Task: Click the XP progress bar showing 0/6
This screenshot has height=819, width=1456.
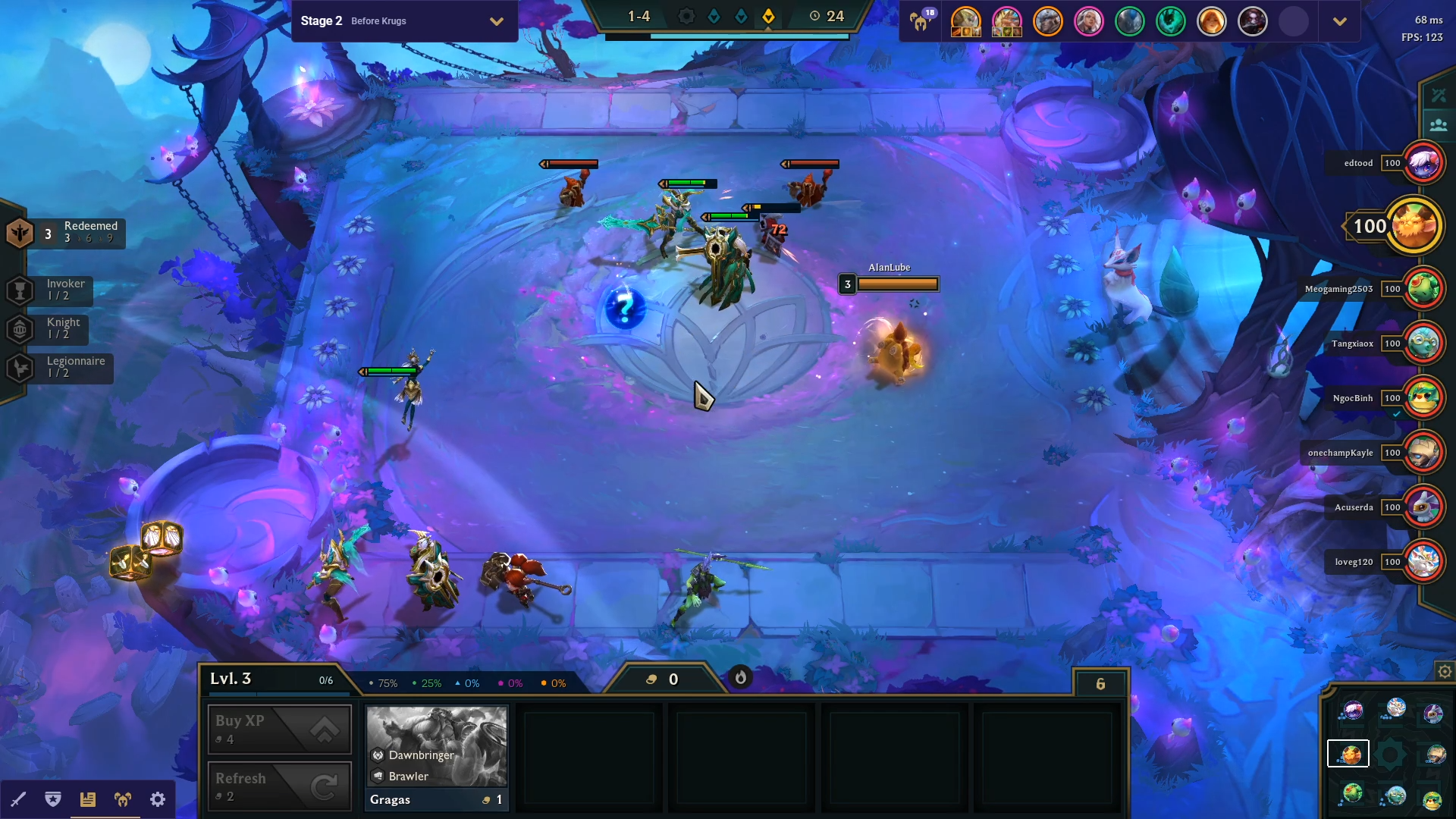Action: coord(326,680)
